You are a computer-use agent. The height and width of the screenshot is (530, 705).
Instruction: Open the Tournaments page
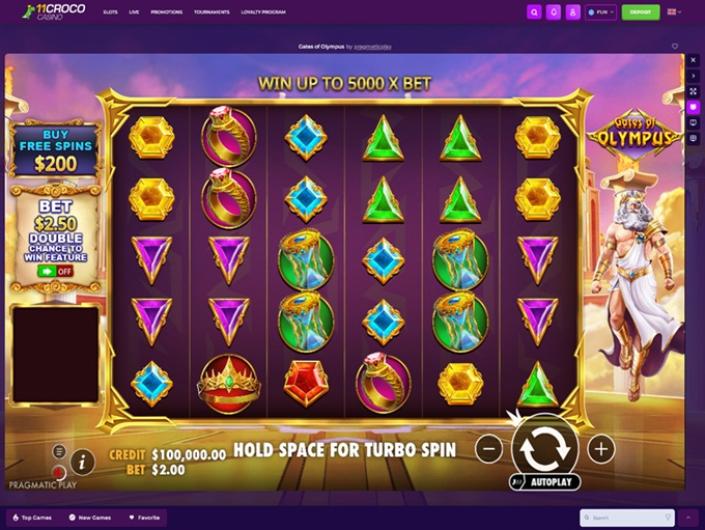[211, 13]
